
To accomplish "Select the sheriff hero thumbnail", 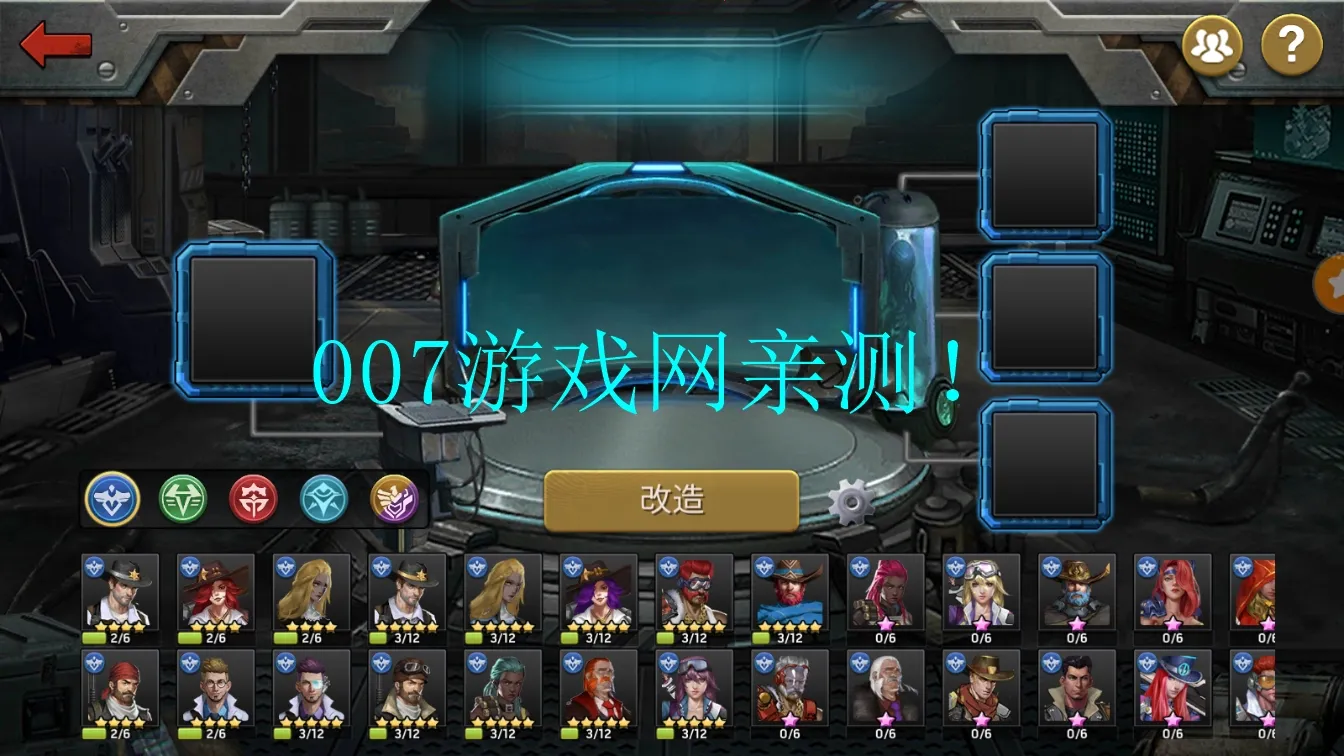I will (115, 599).
